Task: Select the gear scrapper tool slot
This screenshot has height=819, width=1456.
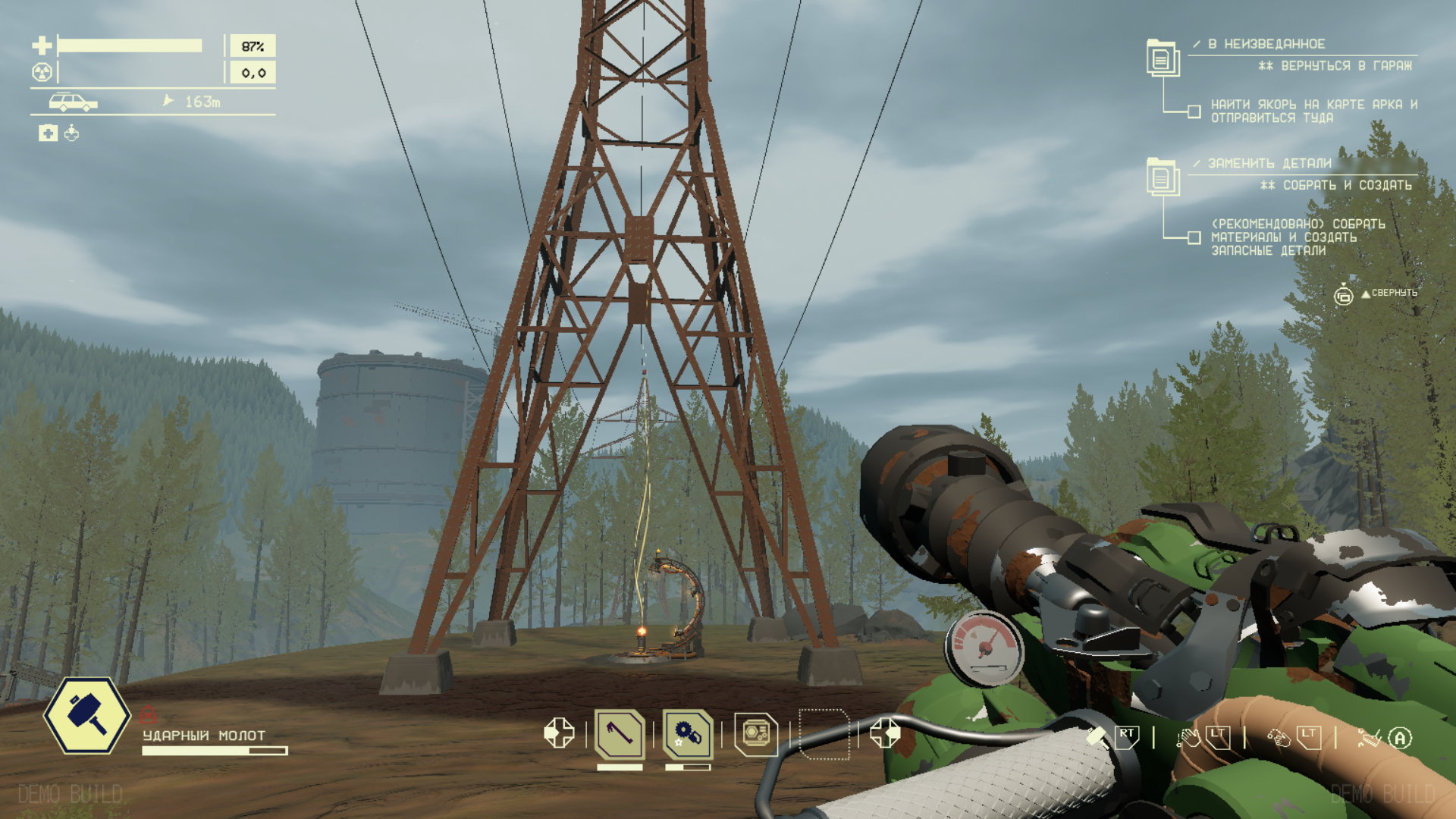Action: 688,734
